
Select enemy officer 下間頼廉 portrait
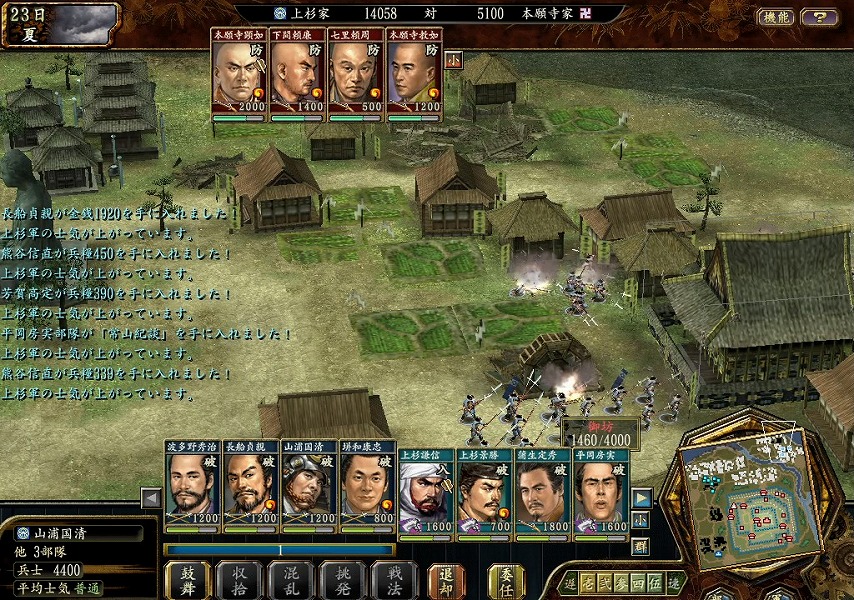point(297,74)
